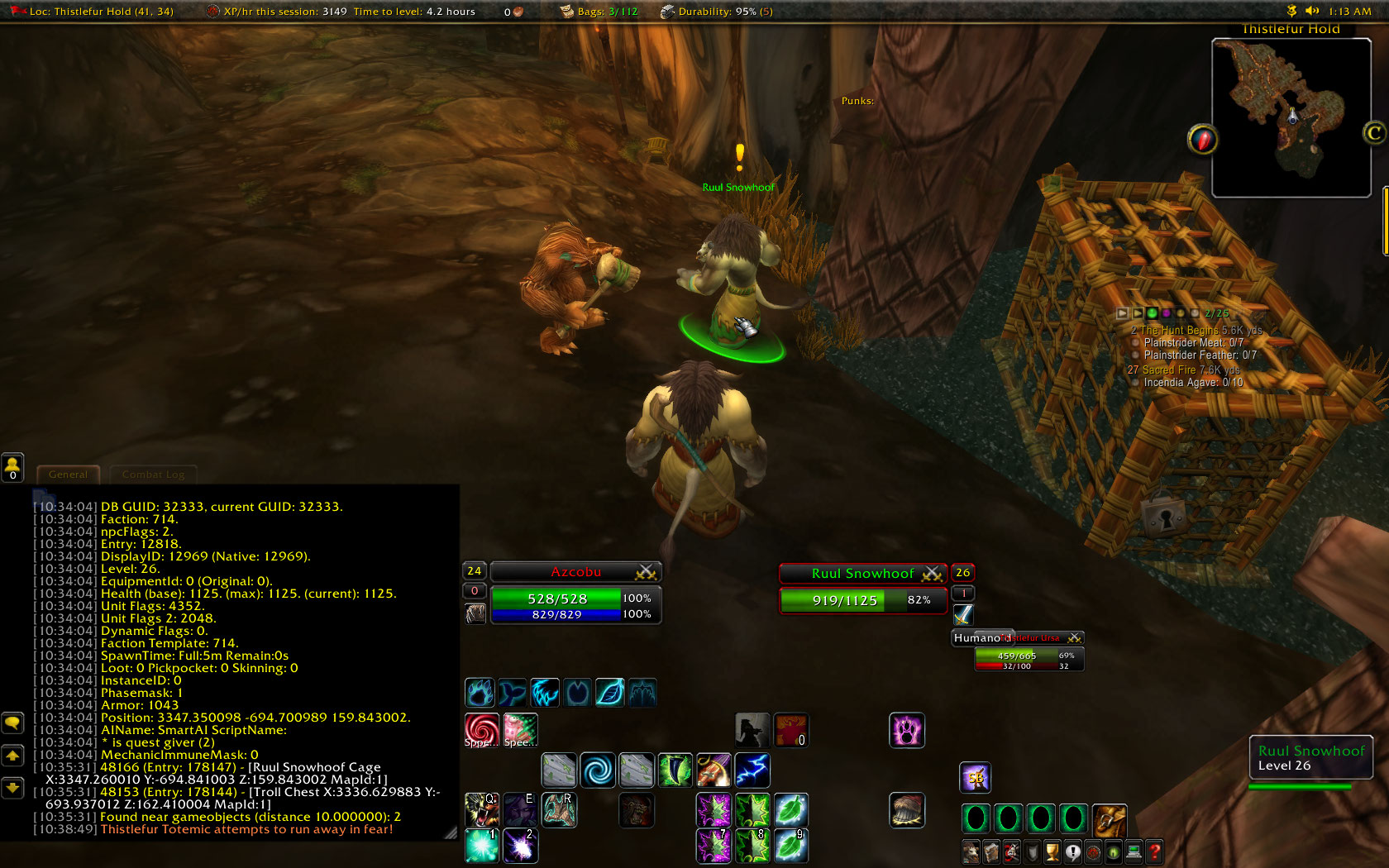
Task: Collapse the Sacred Fire tracker section arrow
Action: click(1138, 313)
